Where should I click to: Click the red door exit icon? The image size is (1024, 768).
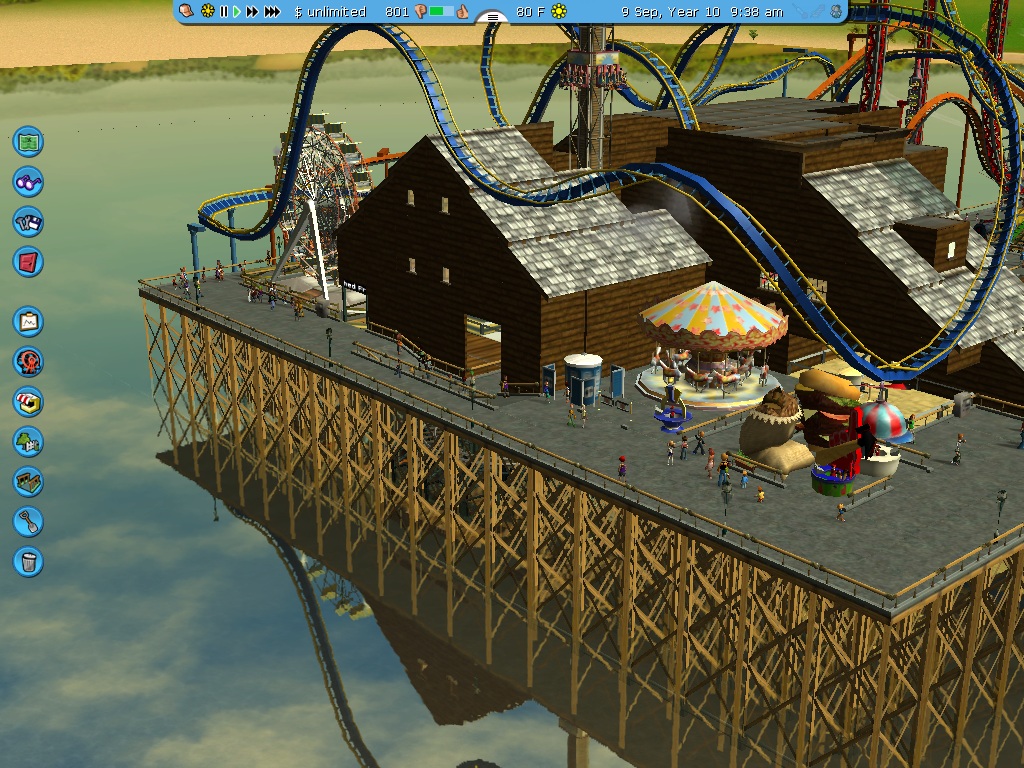point(29,262)
